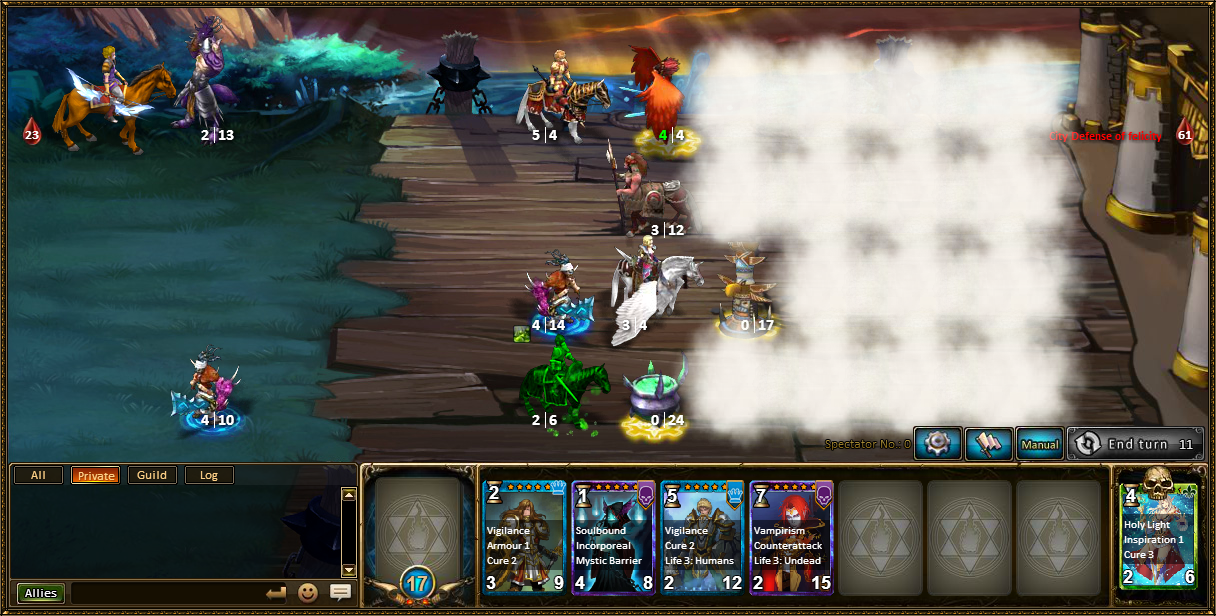Image resolution: width=1216 pixels, height=616 pixels.
Task: Click the flag surrender icon
Action: coord(989,444)
